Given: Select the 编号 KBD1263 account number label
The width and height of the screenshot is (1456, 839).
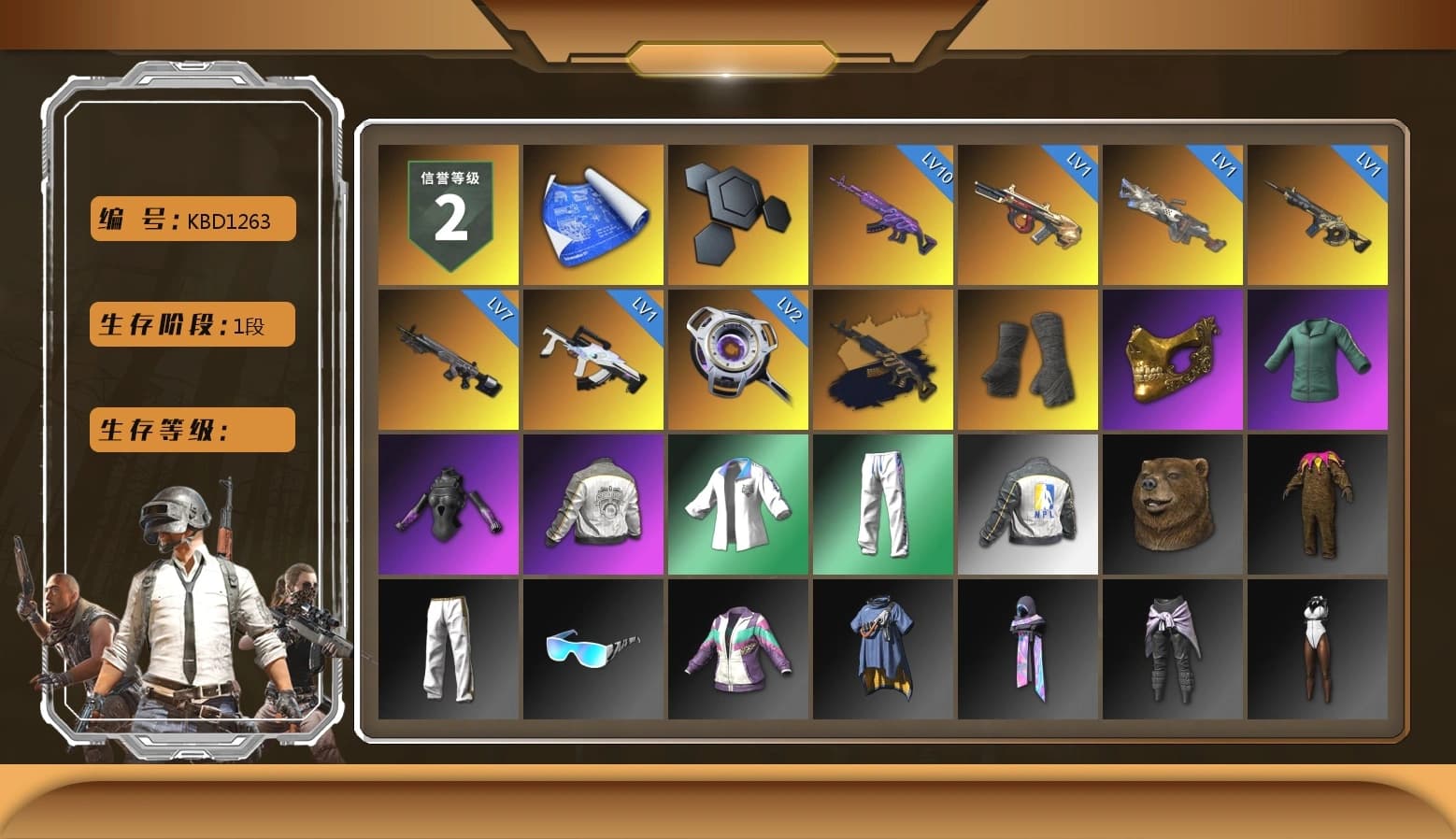Looking at the screenshot, I should (x=191, y=220).
